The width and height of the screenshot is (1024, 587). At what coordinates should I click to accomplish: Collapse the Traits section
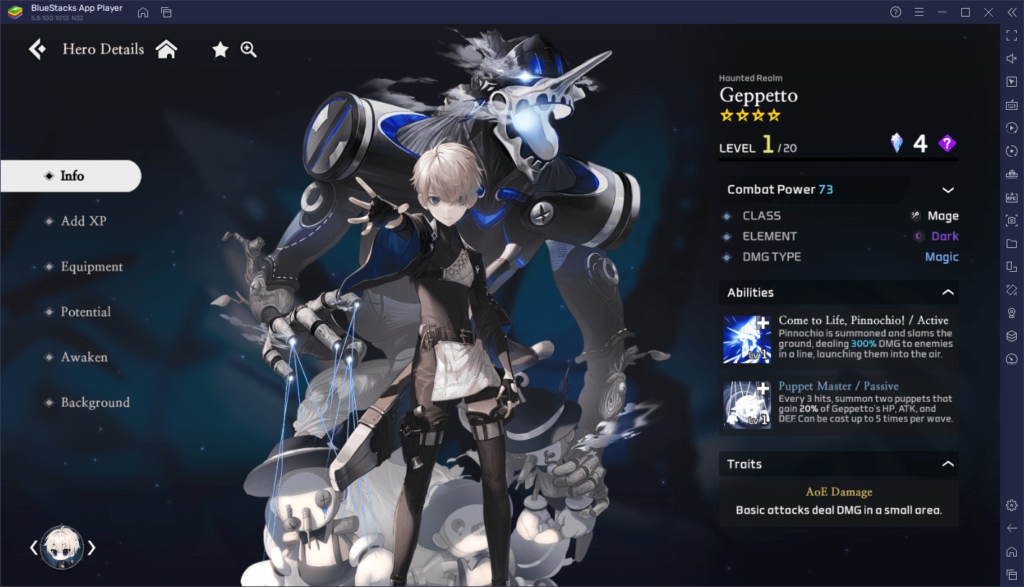[x=947, y=464]
